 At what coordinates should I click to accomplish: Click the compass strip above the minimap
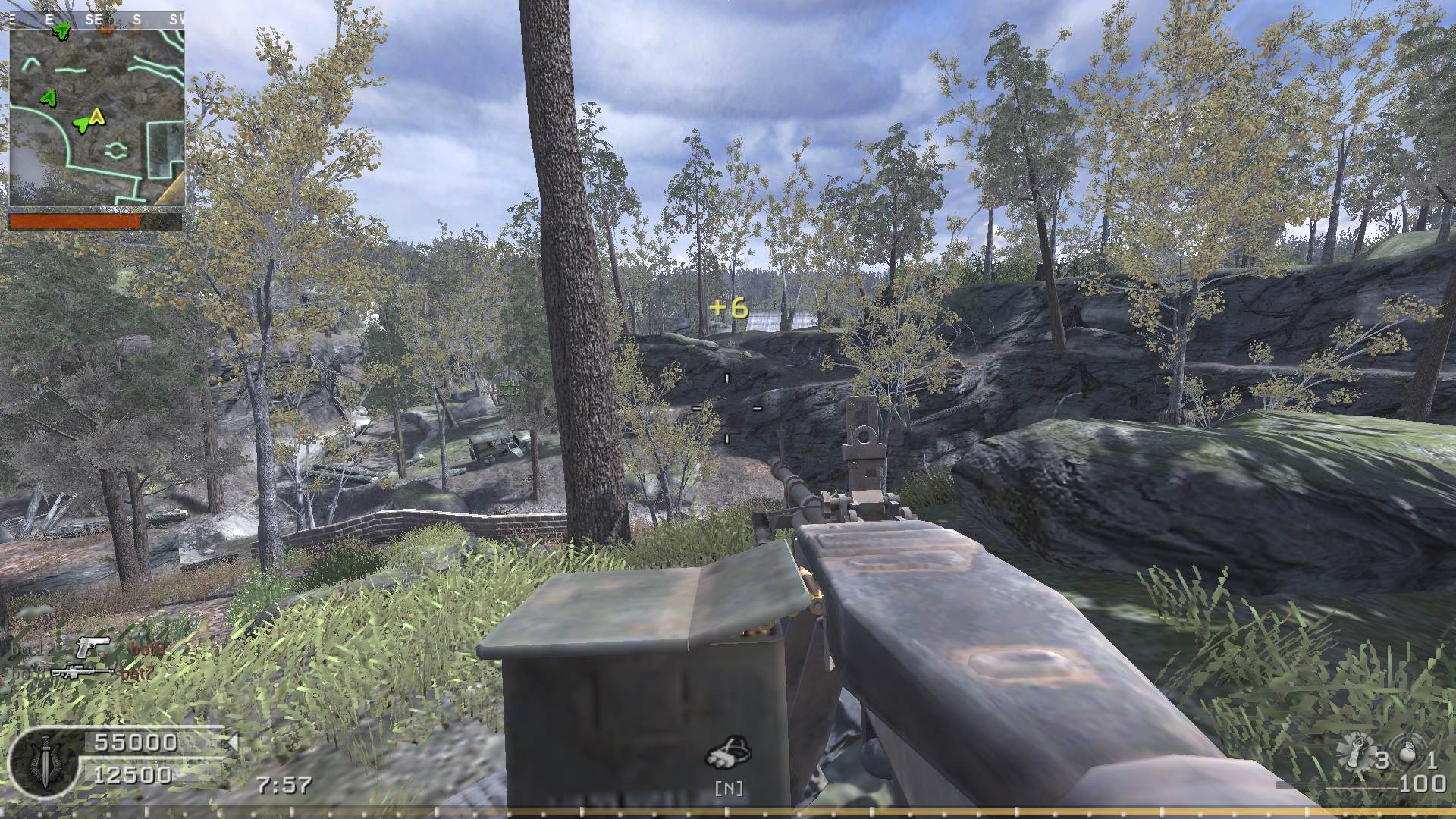pyautogui.click(x=97, y=20)
